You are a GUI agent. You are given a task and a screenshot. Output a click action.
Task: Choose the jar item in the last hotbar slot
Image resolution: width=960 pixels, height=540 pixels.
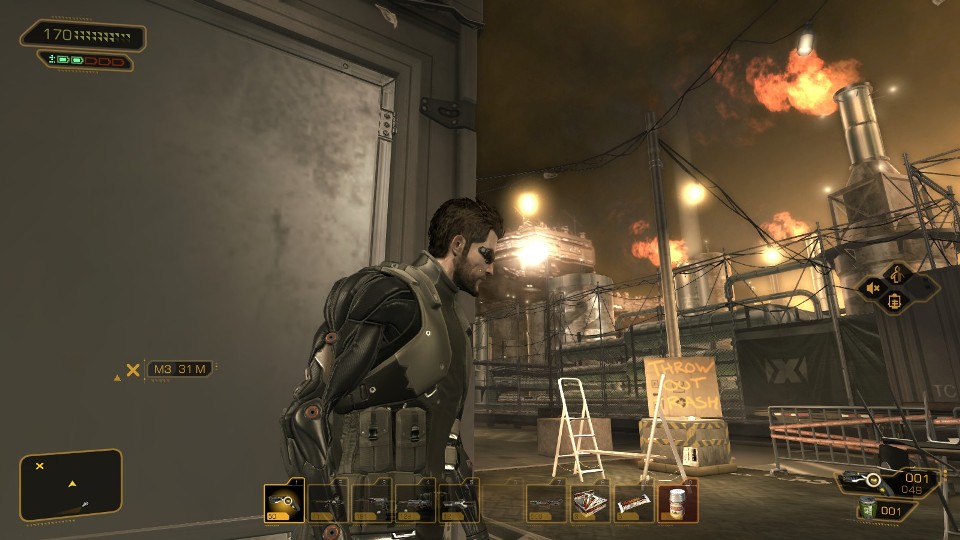point(679,502)
